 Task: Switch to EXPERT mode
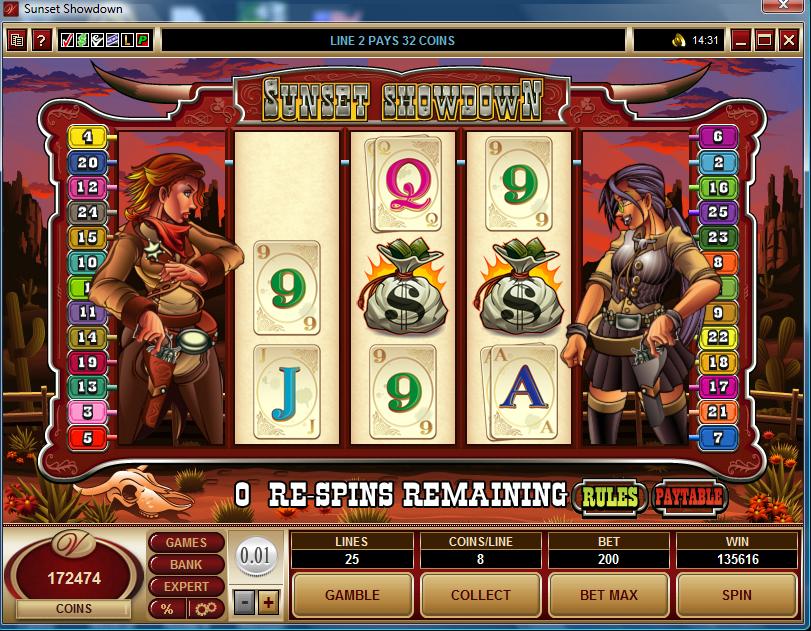[186, 587]
